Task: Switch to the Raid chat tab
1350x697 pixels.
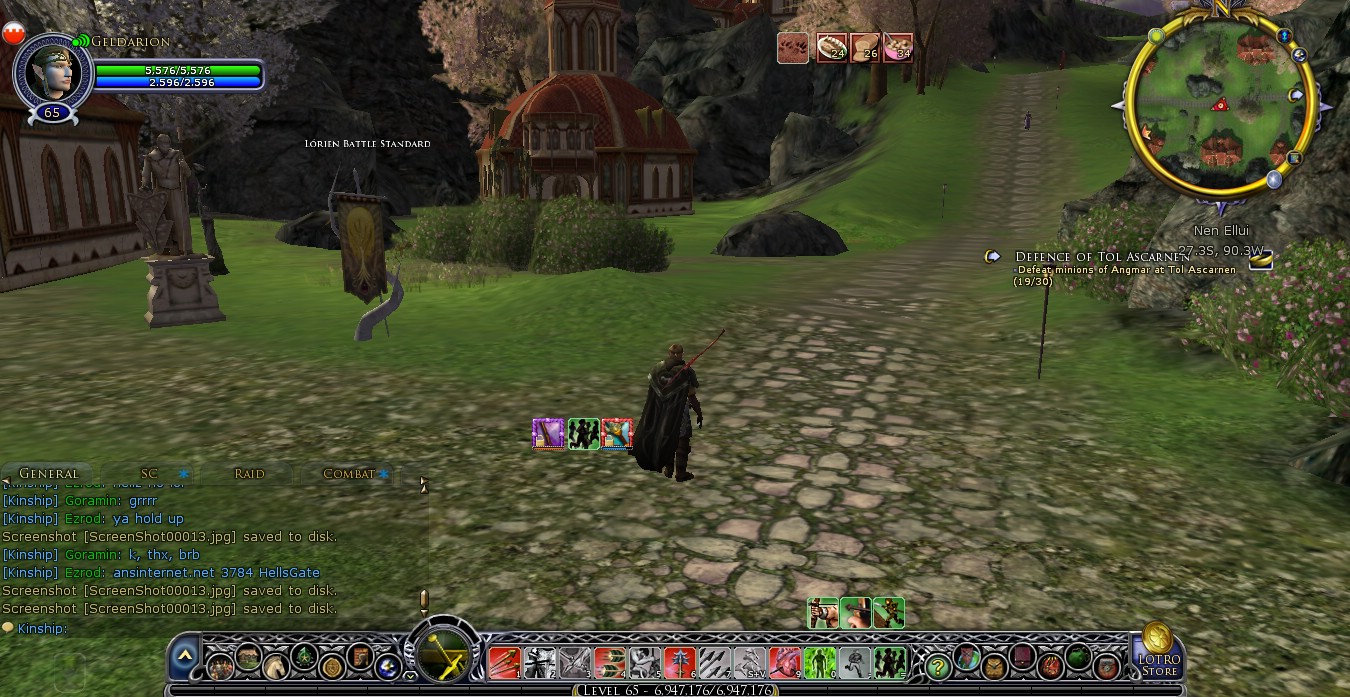Action: 249,473
